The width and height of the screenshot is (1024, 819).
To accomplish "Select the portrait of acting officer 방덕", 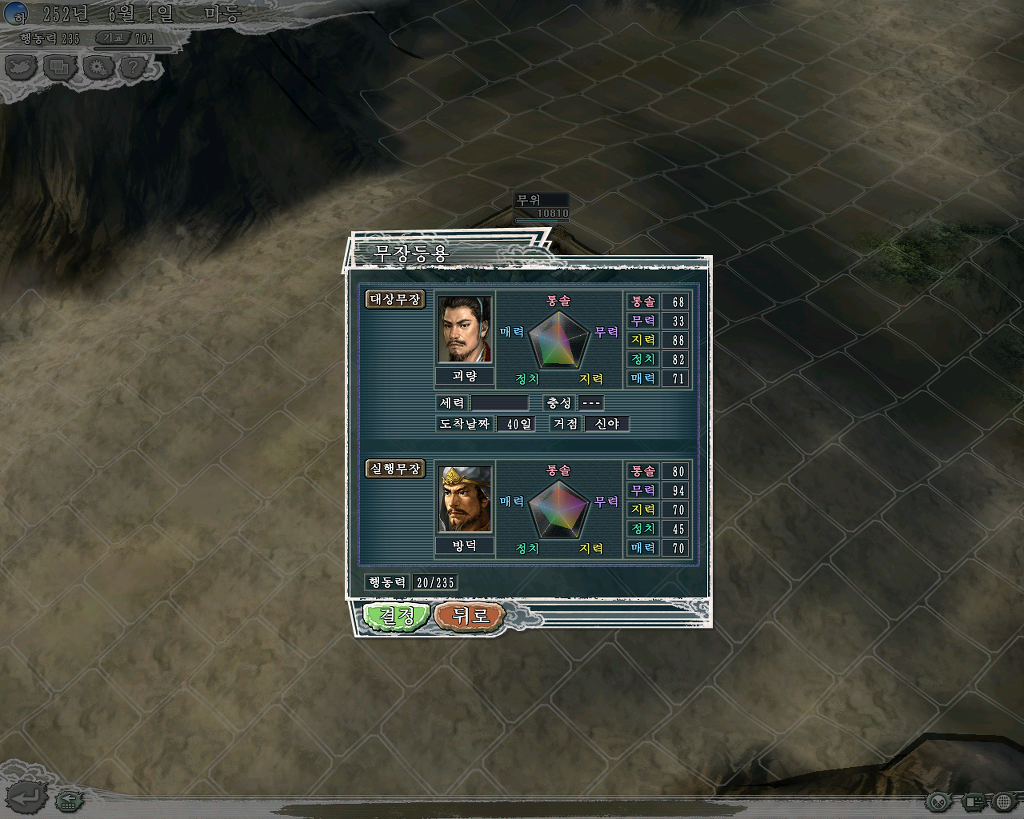I will pos(465,500).
